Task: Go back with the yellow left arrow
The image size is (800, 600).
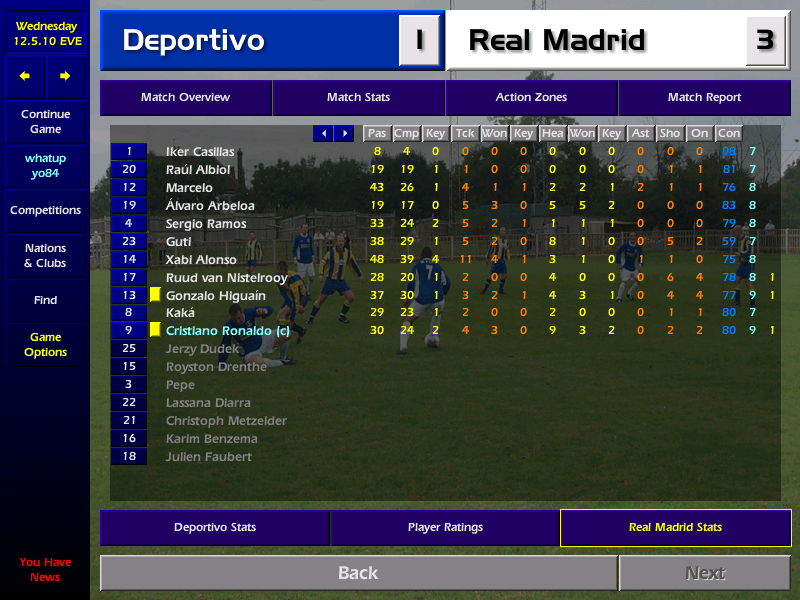Action: point(25,76)
